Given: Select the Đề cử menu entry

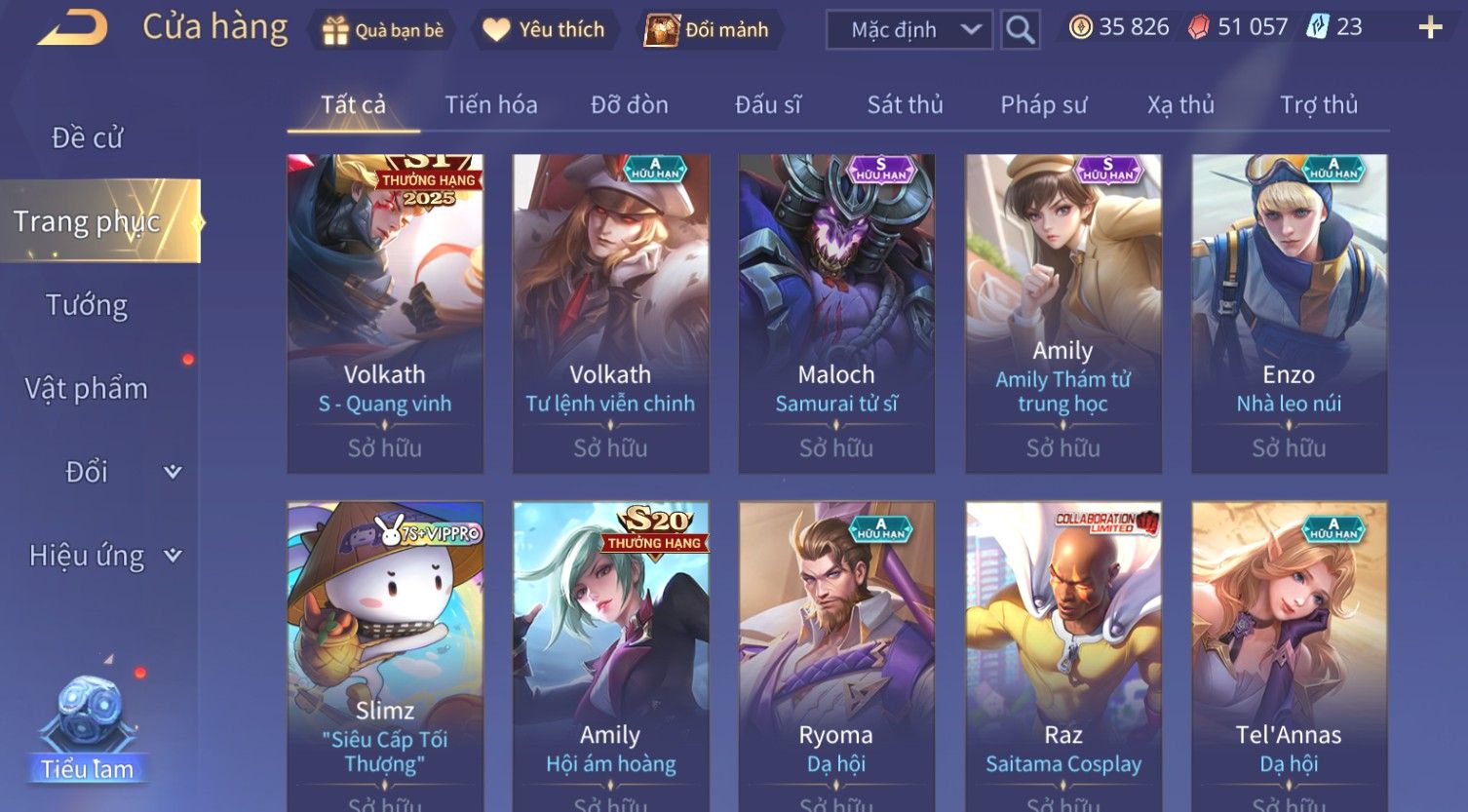Looking at the screenshot, I should point(88,137).
